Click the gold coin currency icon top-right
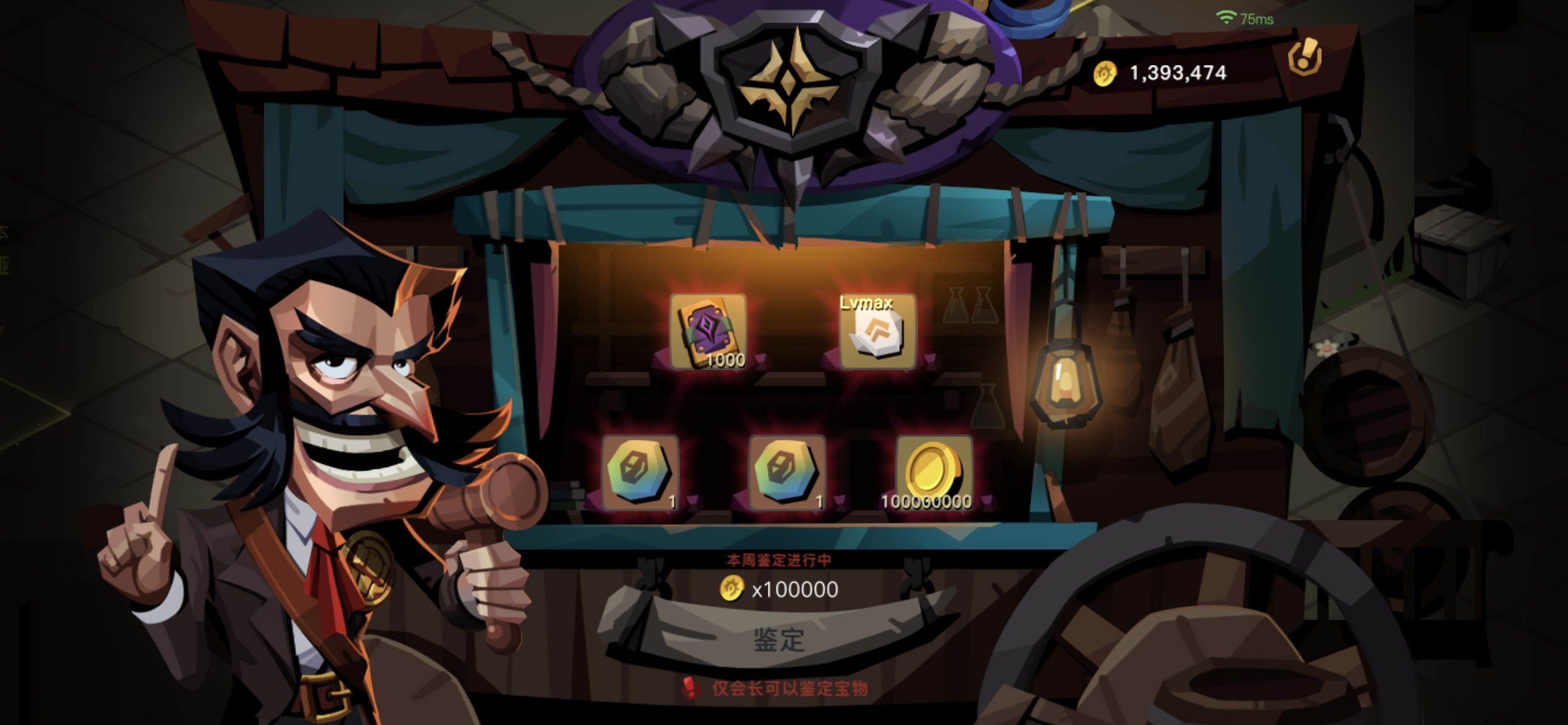1568x725 pixels. (1106, 72)
